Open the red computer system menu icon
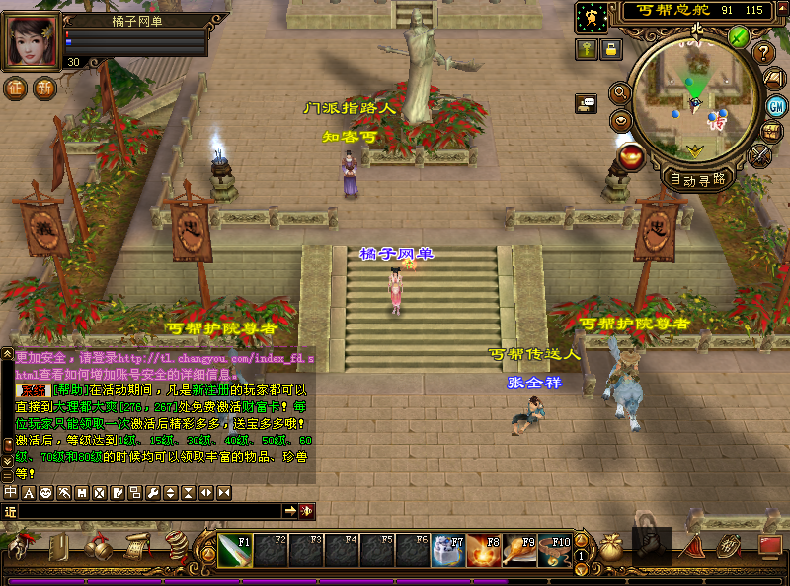The width and height of the screenshot is (790, 586). [769, 546]
